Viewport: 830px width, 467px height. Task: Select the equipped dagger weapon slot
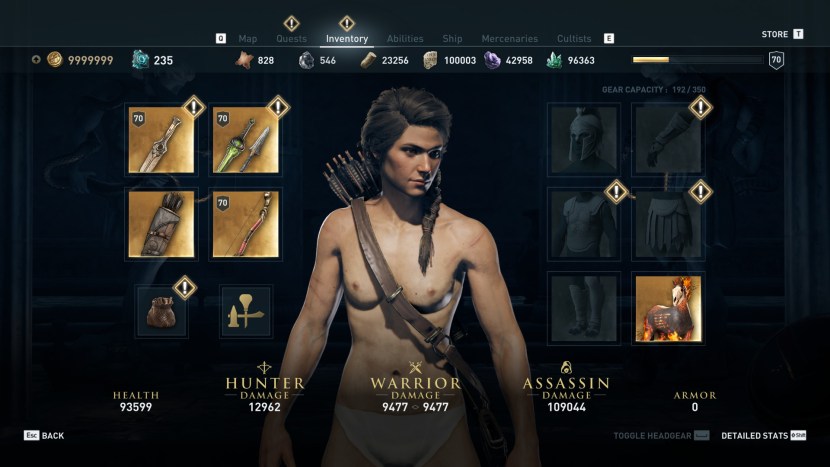(161, 140)
